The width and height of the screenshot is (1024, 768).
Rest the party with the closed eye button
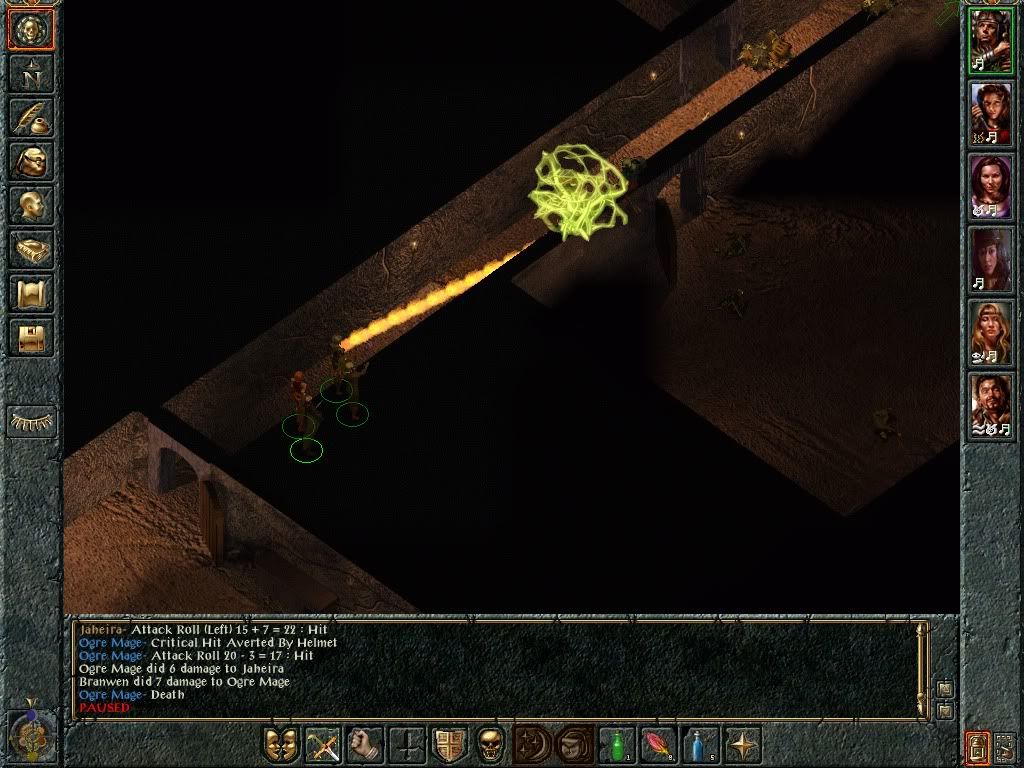click(31, 421)
